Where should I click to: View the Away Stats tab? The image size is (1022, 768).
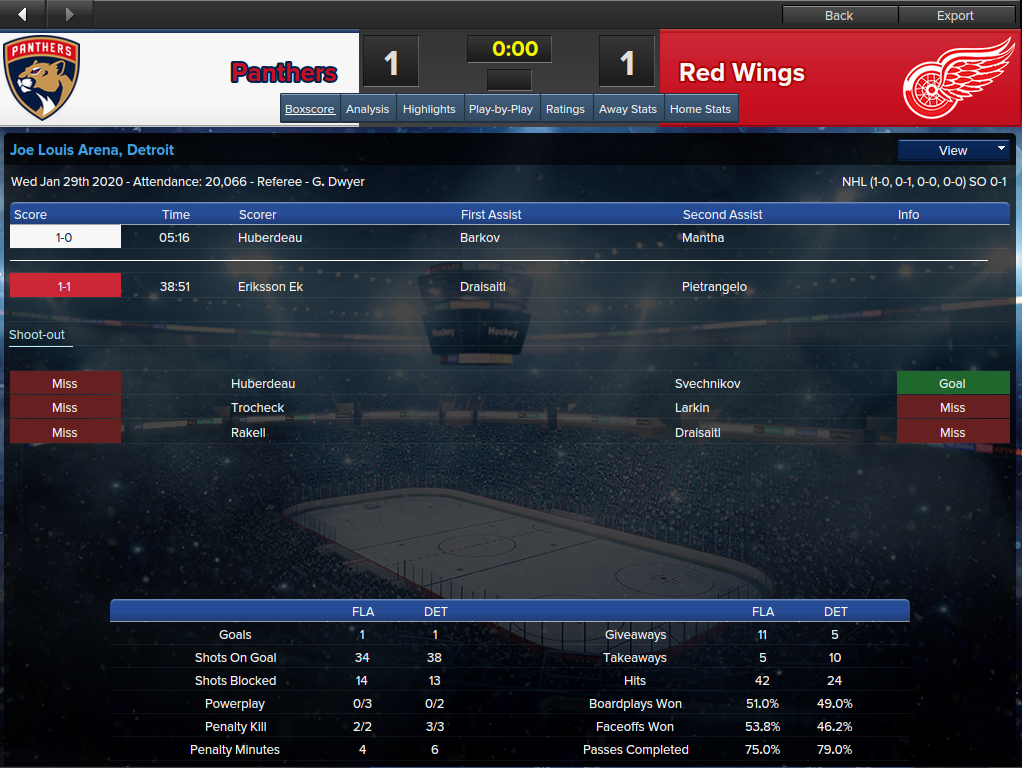pos(628,109)
